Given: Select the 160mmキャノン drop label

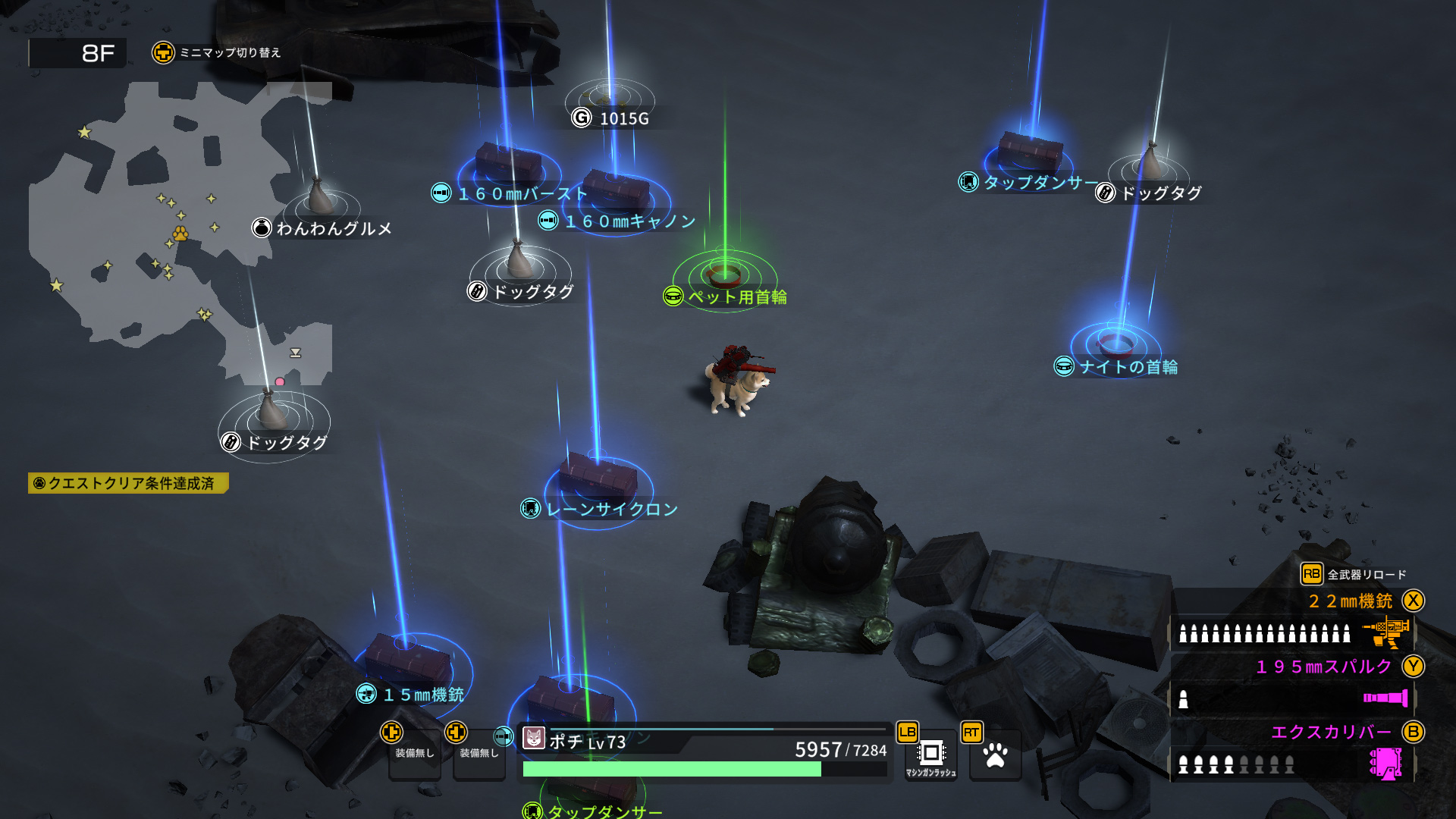Looking at the screenshot, I should [x=619, y=221].
